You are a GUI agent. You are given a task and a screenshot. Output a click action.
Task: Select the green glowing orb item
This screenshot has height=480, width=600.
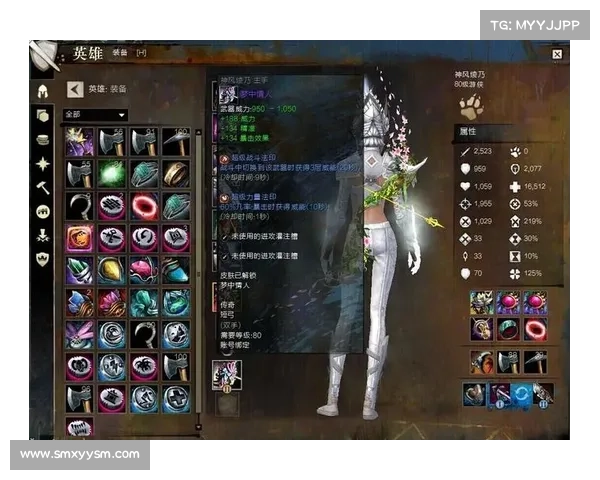pos(111,174)
